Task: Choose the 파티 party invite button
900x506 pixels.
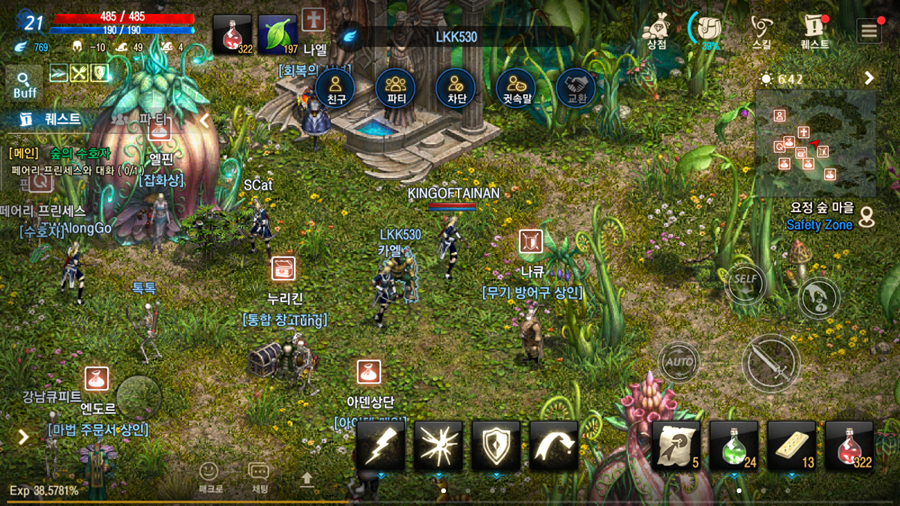Action: [395, 88]
